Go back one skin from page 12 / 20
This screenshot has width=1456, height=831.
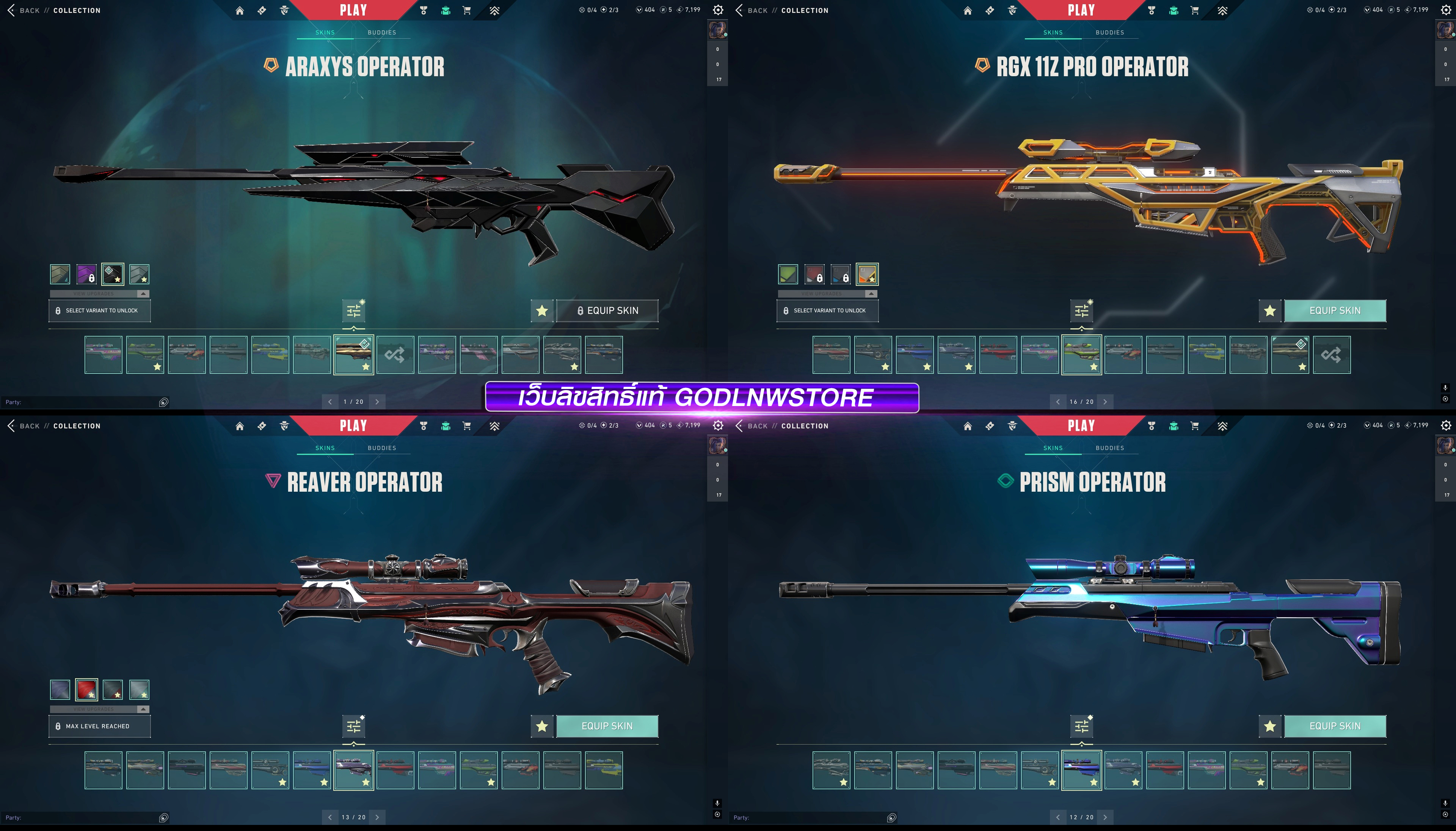tap(1057, 817)
